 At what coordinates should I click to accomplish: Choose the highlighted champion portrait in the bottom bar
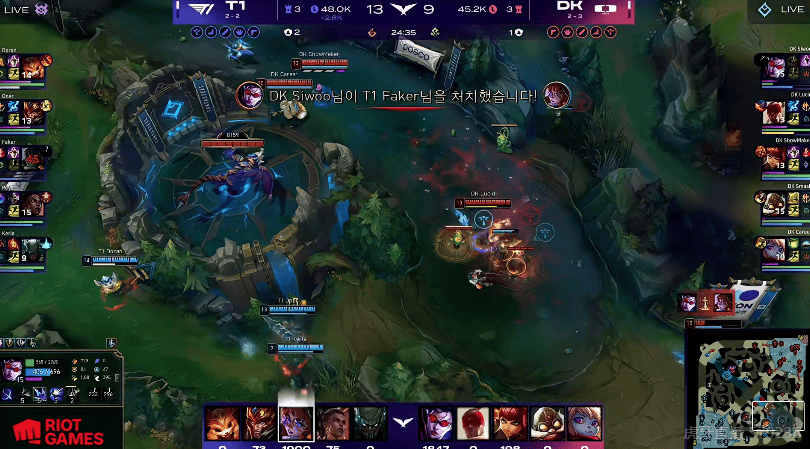pos(295,423)
